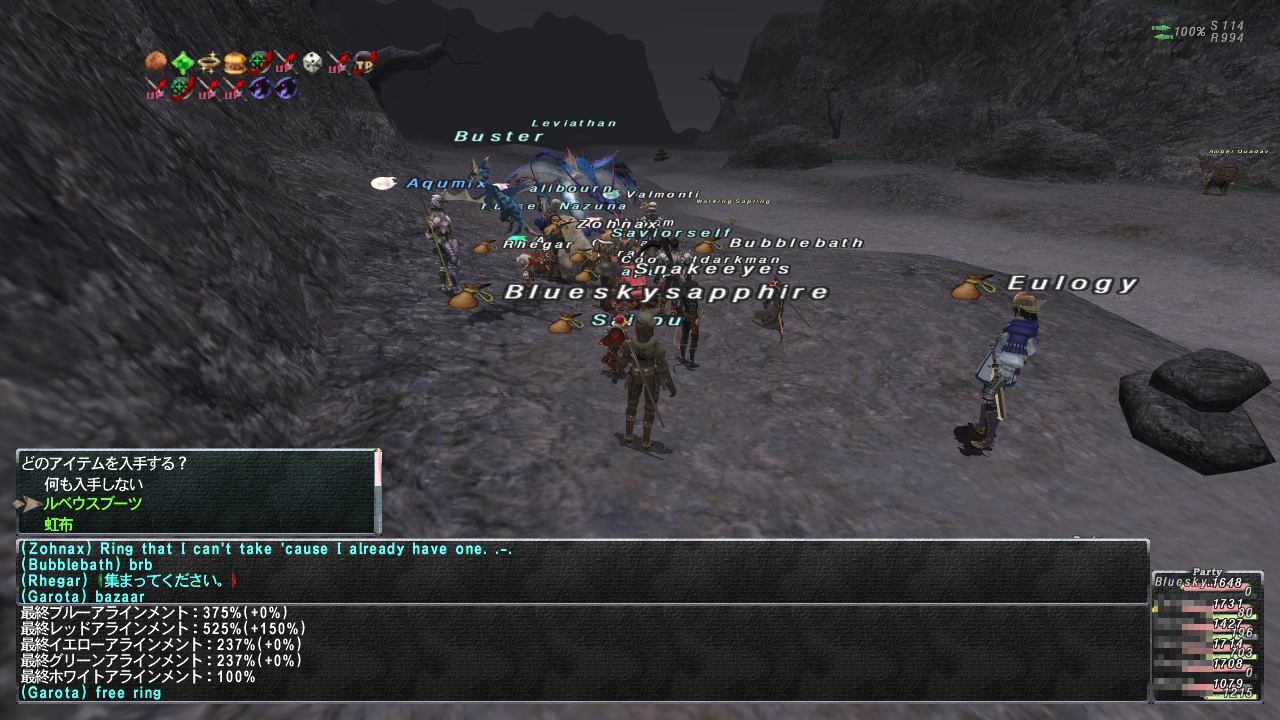The width and height of the screenshot is (1280, 720).
Task: Click the brown meatball status icon
Action: coord(155,63)
